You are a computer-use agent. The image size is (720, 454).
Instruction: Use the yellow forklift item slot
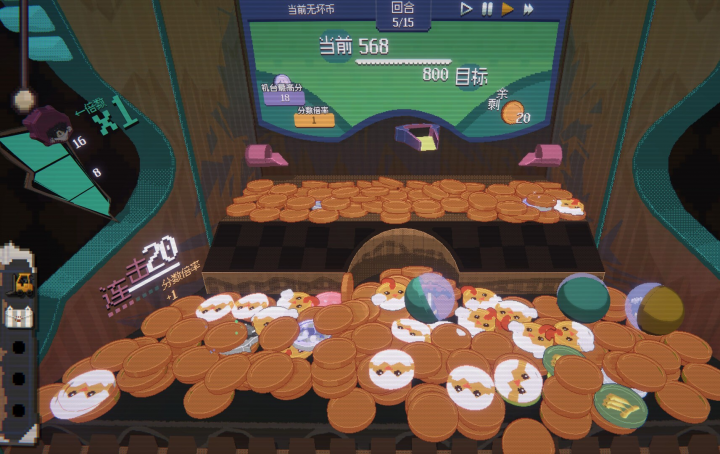tap(20, 283)
